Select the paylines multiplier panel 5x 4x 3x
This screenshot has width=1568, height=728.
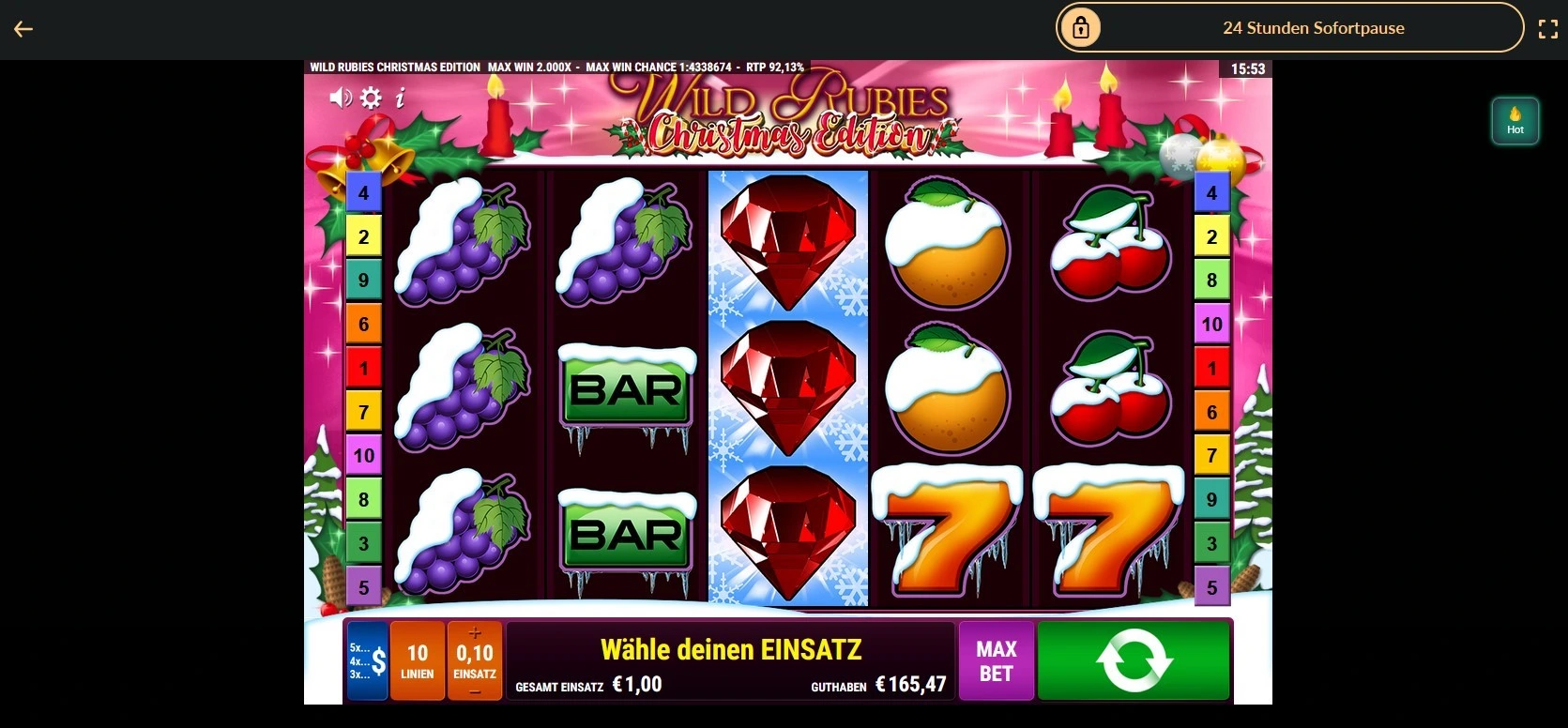click(x=364, y=660)
